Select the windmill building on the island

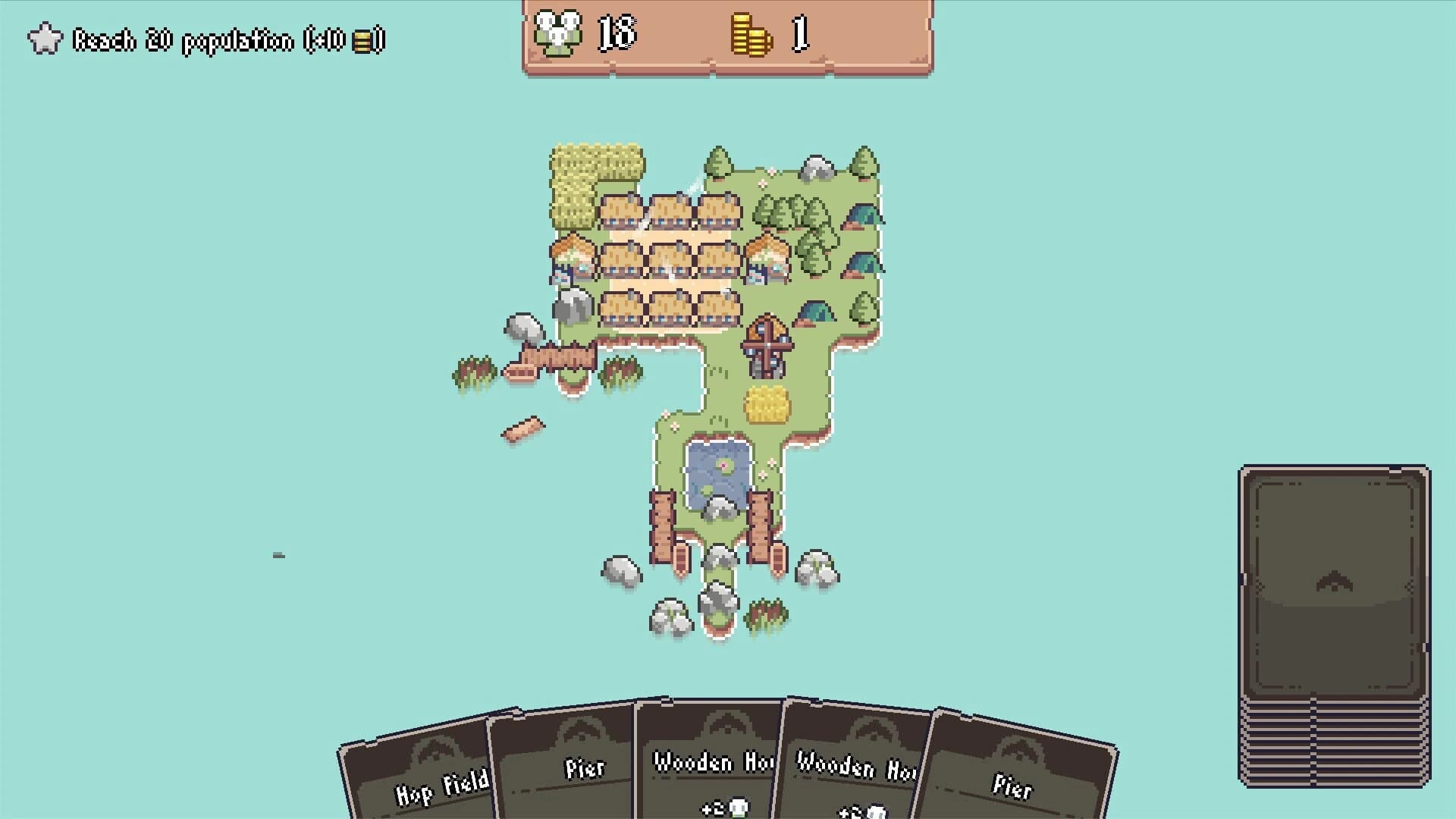[x=766, y=345]
